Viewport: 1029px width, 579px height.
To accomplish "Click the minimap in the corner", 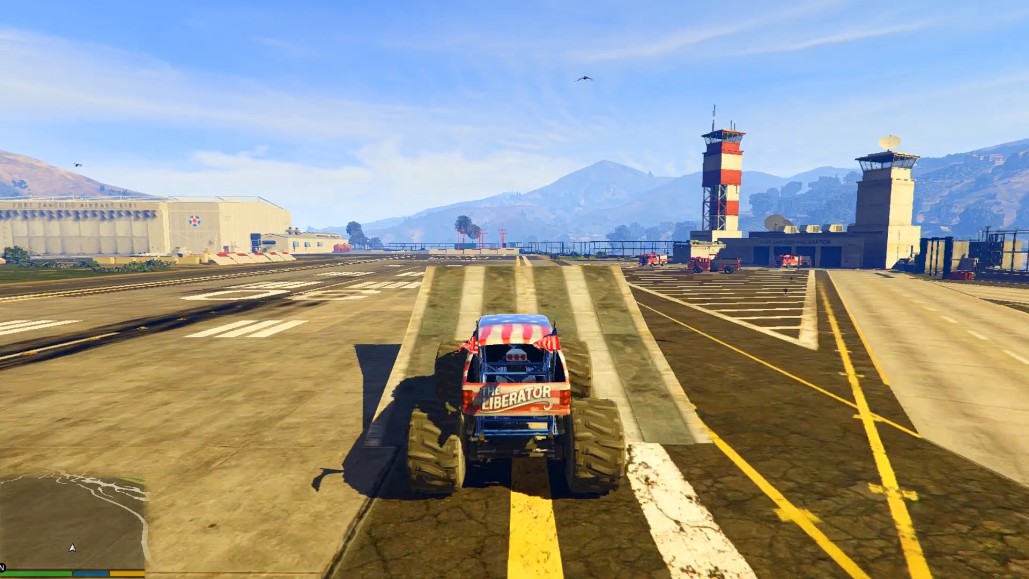I will tap(72, 522).
